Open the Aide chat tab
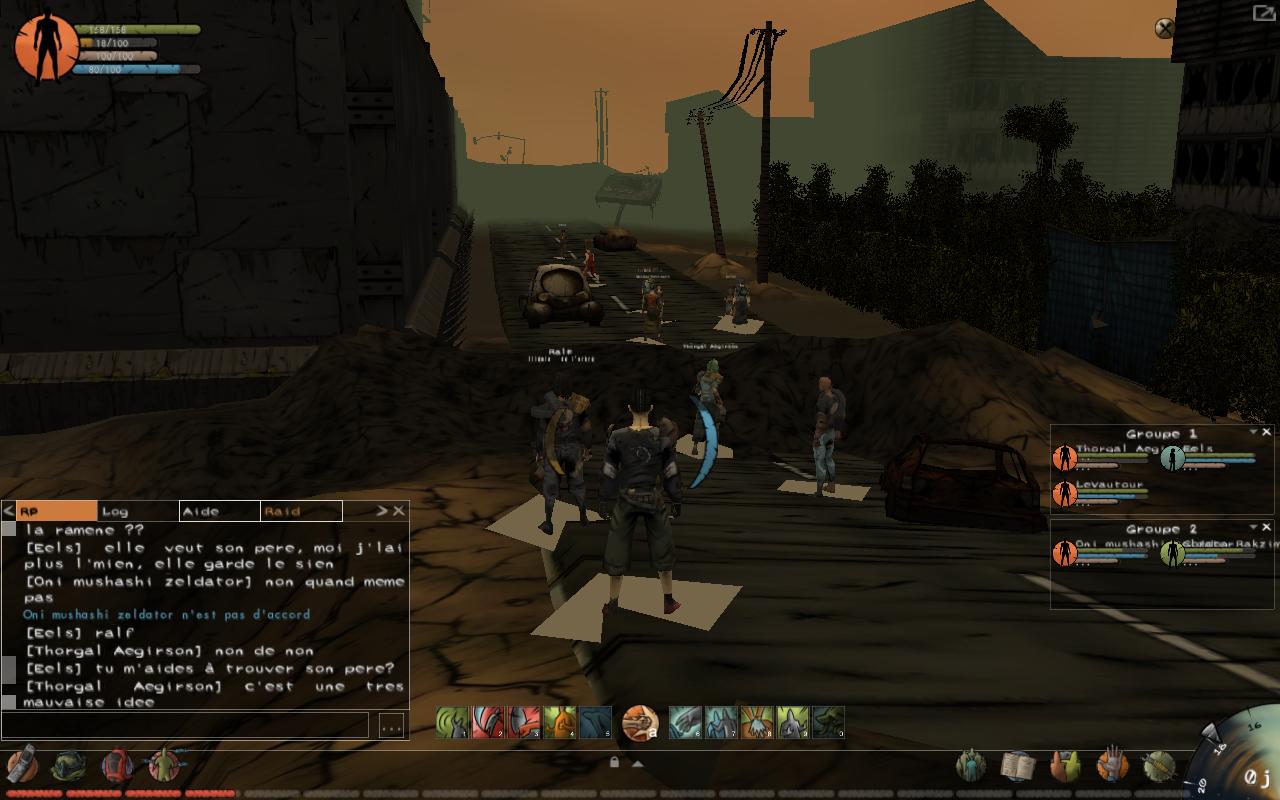The width and height of the screenshot is (1280, 800). (219, 511)
